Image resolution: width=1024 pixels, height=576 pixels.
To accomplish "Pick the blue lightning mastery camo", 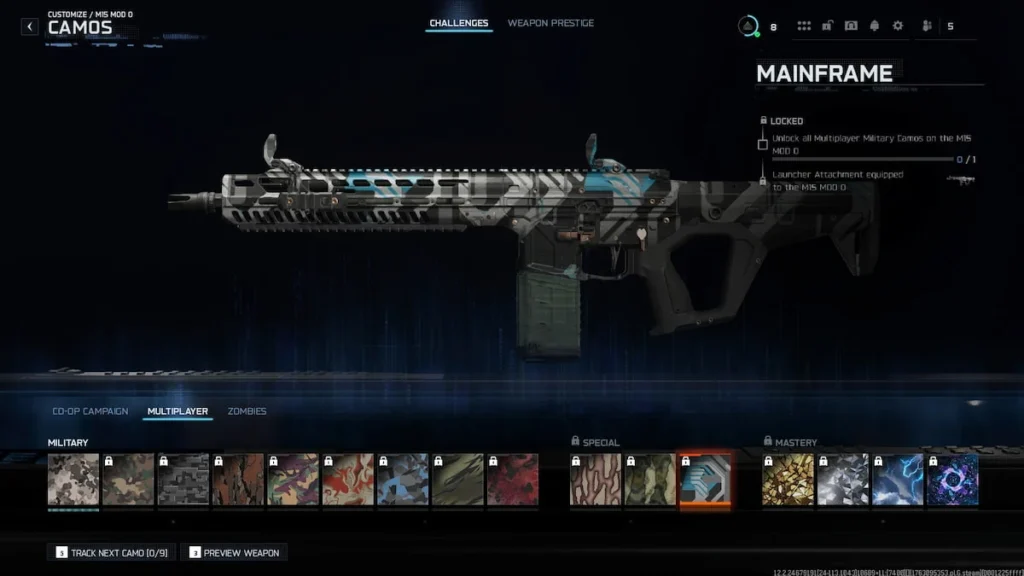I will 897,480.
